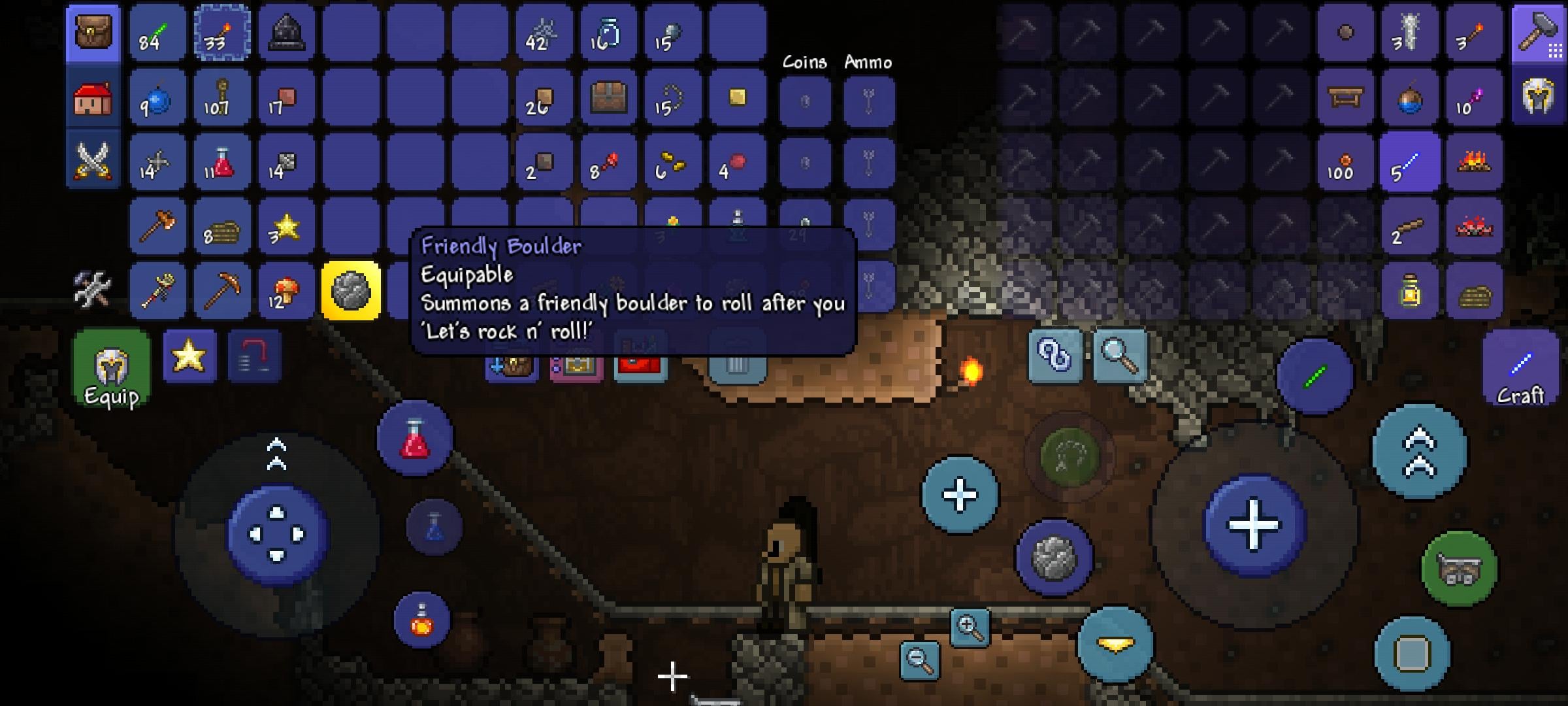Pick the mushroom stack of 12
This screenshot has height=706, width=1568.
[286, 291]
